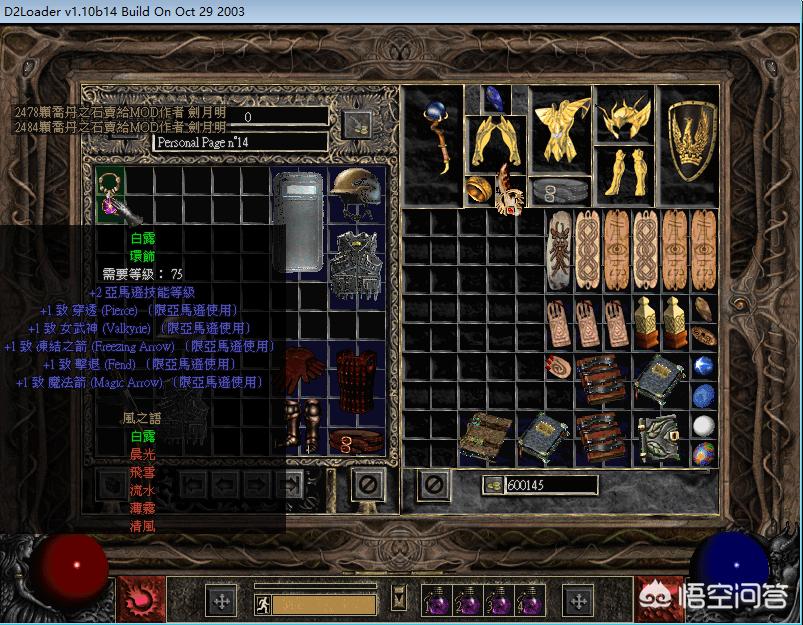The width and height of the screenshot is (803, 625).
Task: Select the rainbow orb in inventory
Action: click(704, 452)
